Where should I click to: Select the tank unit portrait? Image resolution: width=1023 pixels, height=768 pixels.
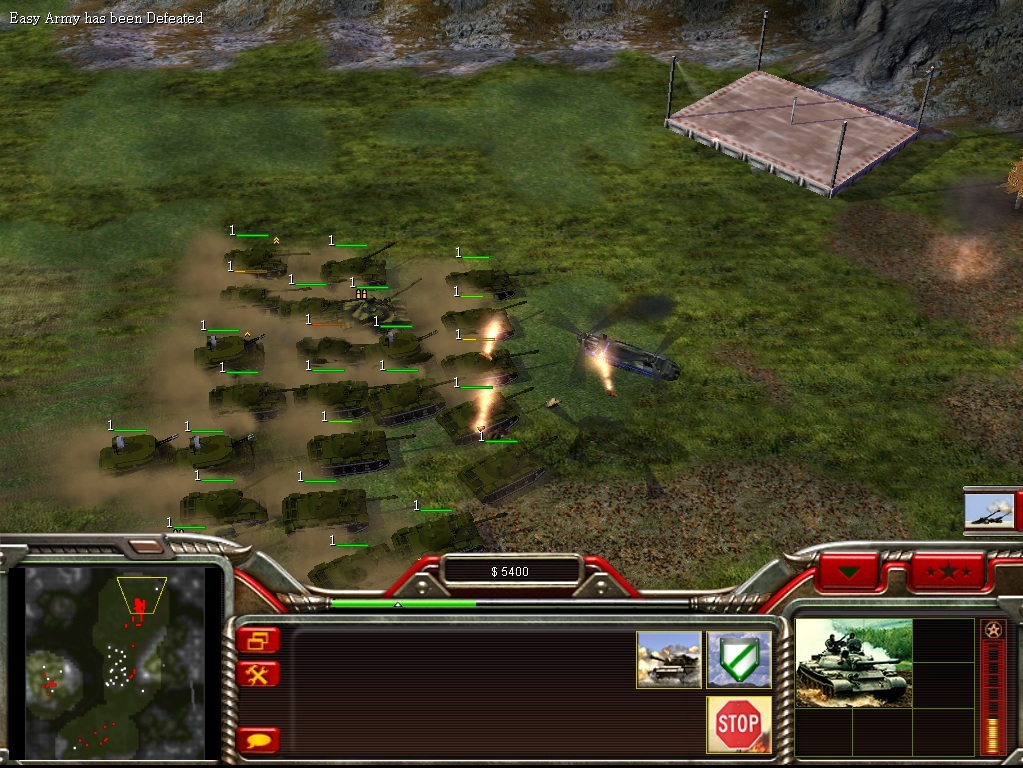pos(853,662)
